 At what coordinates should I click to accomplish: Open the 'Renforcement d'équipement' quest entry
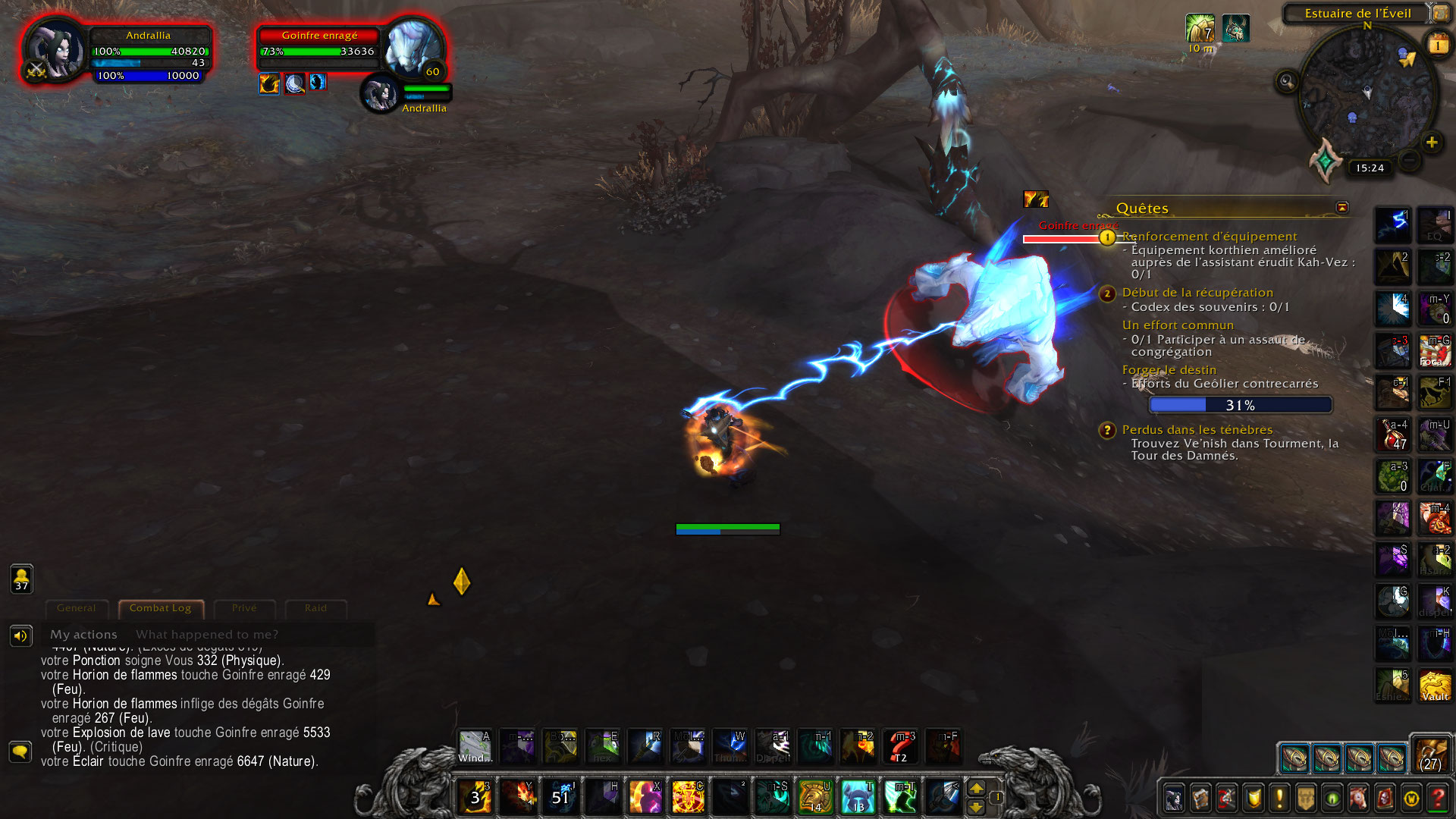pos(1210,237)
